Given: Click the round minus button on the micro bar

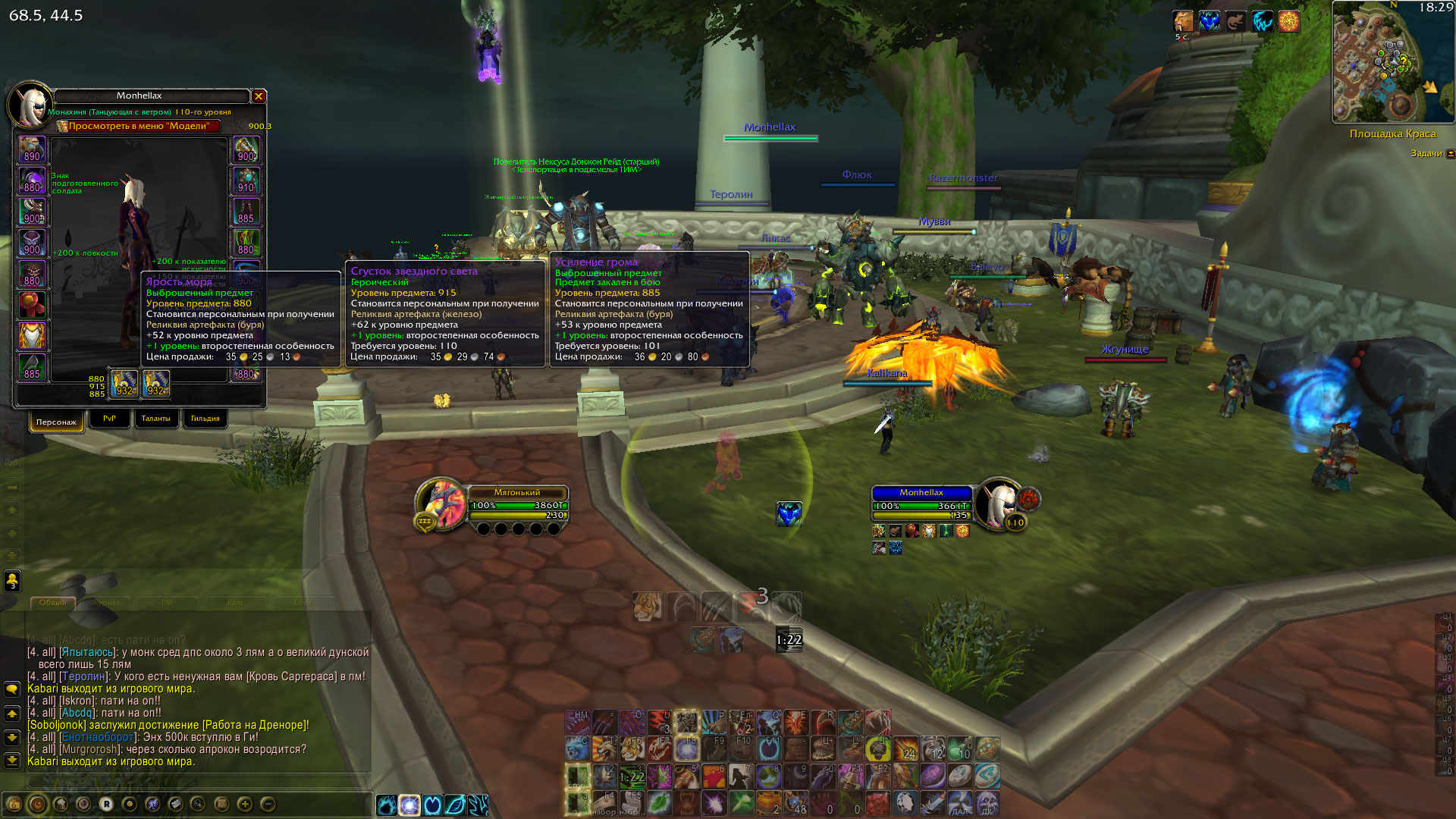Looking at the screenshot, I should pyautogui.click(x=268, y=804).
